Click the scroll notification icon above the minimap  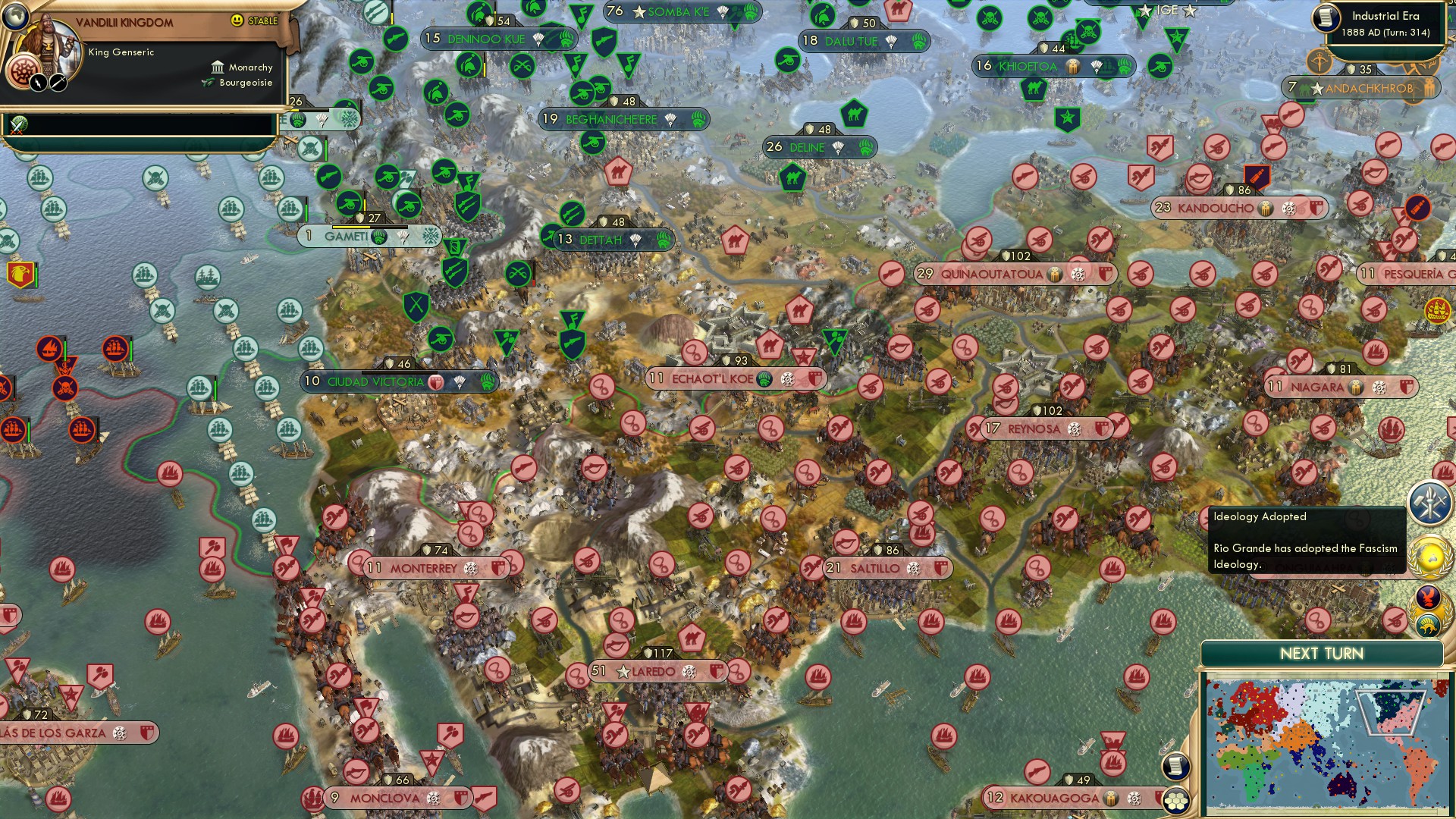click(x=1176, y=766)
